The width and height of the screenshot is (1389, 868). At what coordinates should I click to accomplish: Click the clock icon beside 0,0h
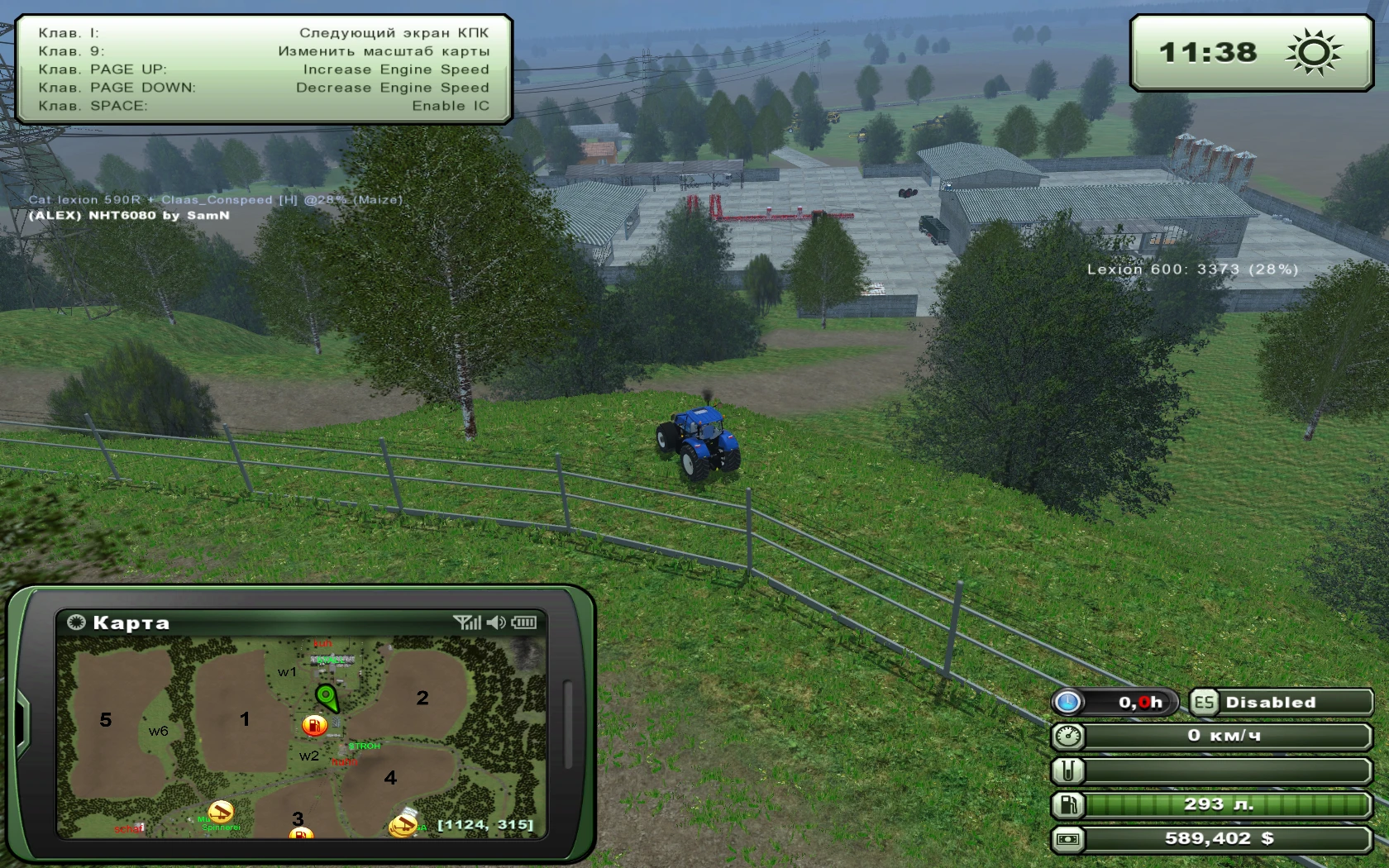1069,701
